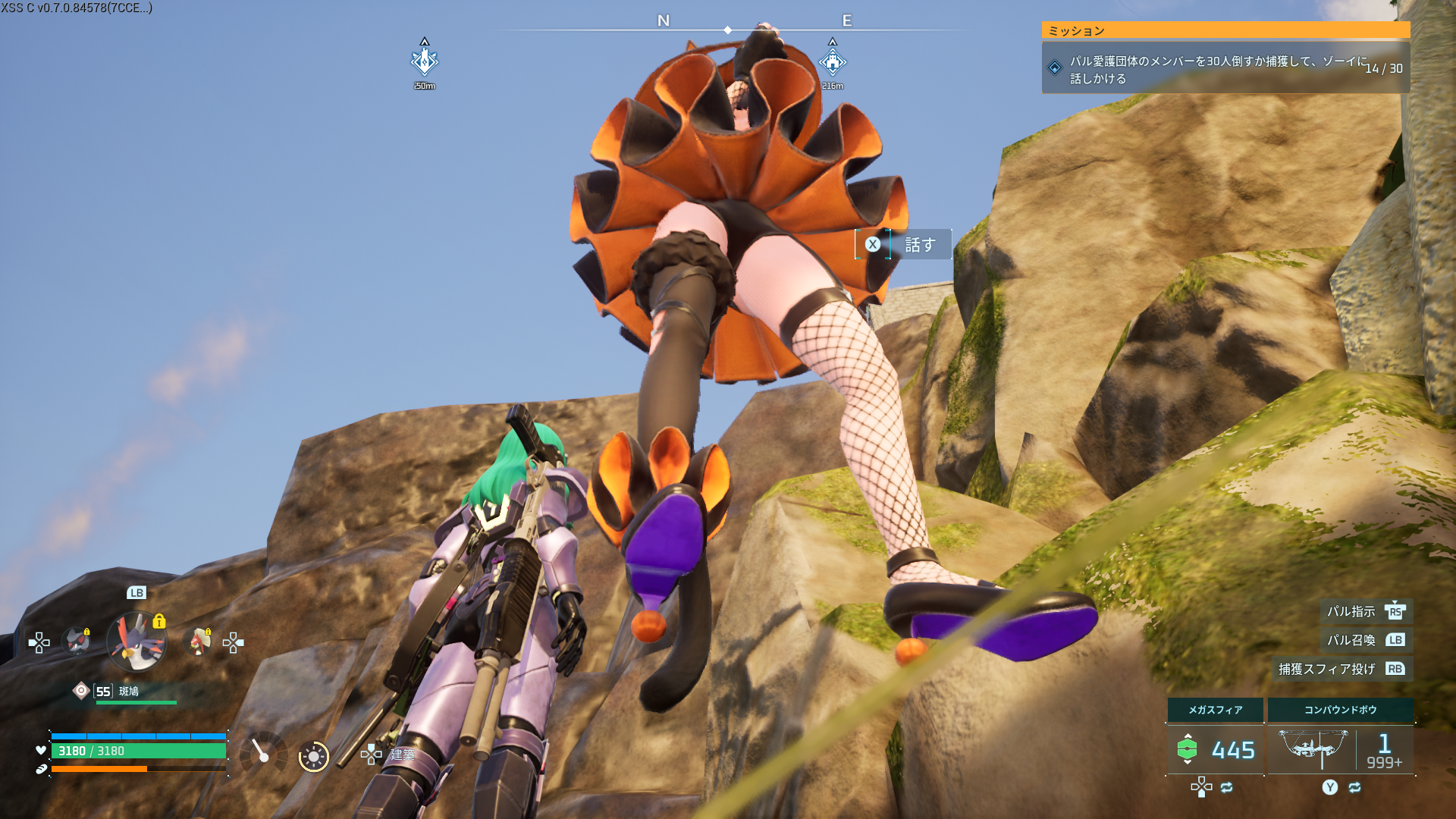Image resolution: width=1456 pixels, height=819 pixels.
Task: Click the compass waypoint marker showing 216m
Action: (832, 62)
